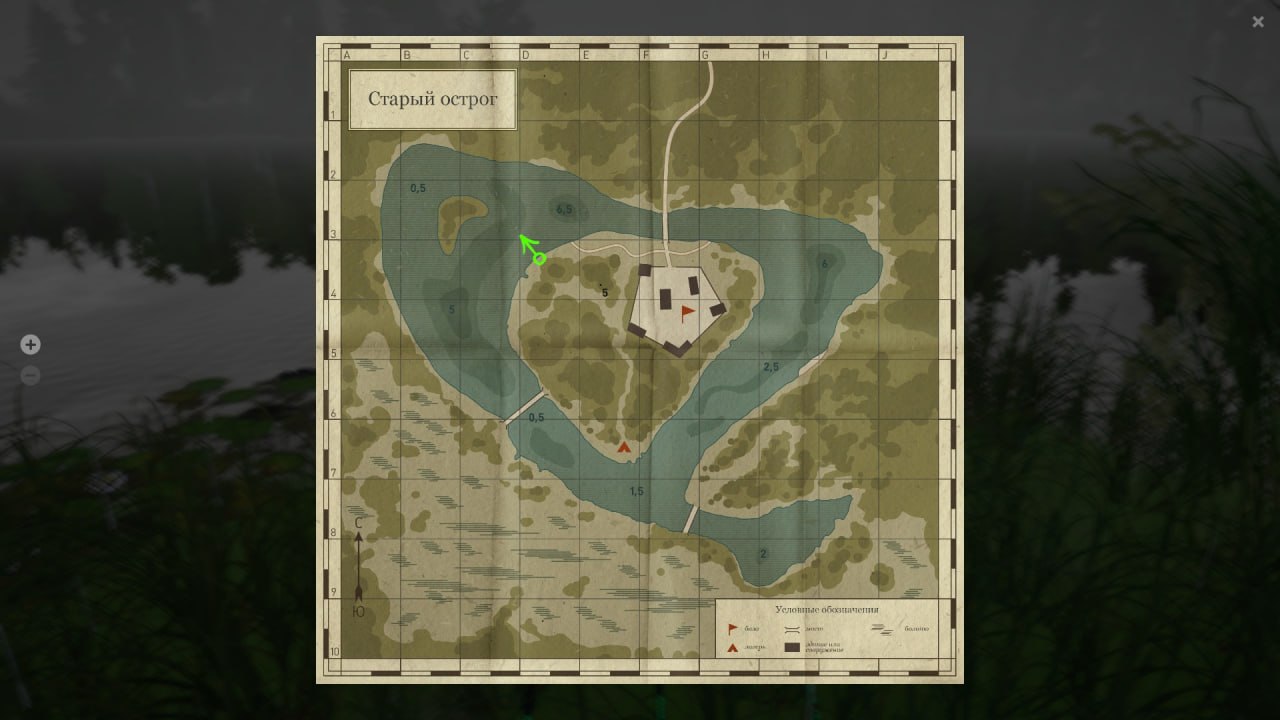
Task: Select the flag symbol in the legend
Action: (x=731, y=628)
